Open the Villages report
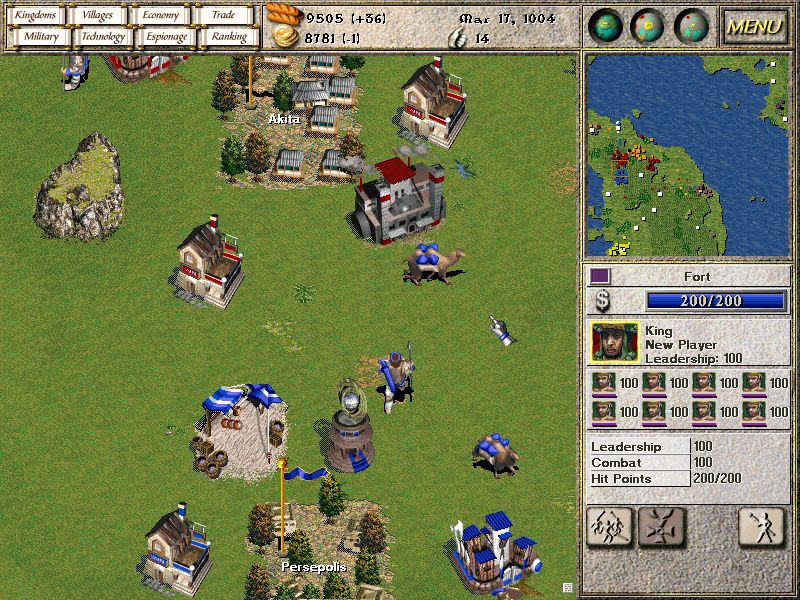Screen dimensions: 800x600 pos(98,15)
